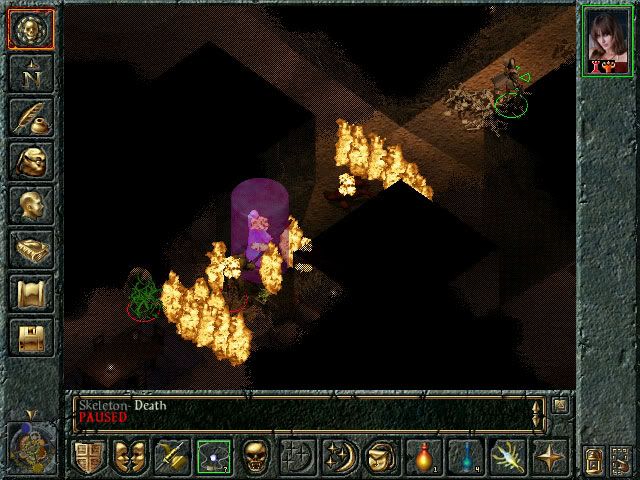Open the journal with the quill and inkwell icon
640x480 pixels.
click(30, 116)
